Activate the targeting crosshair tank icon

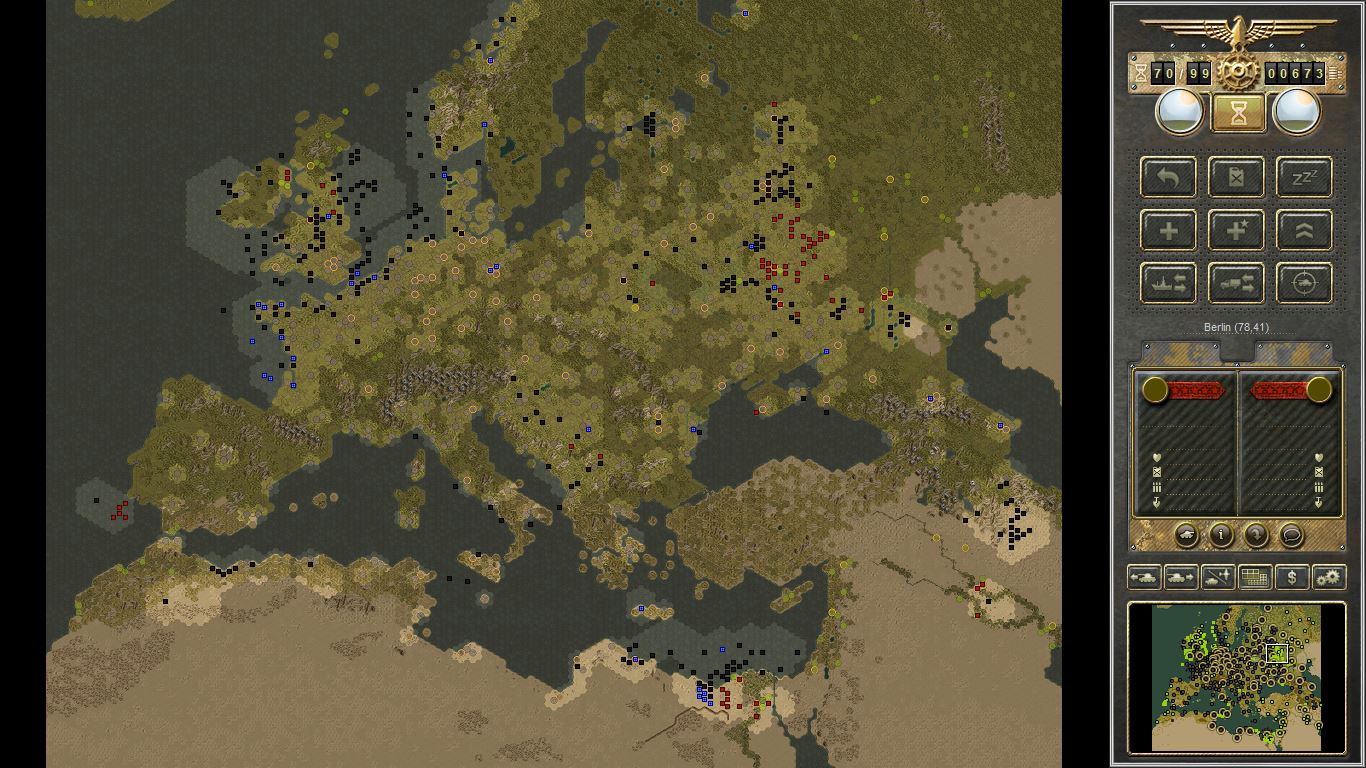coord(1303,283)
